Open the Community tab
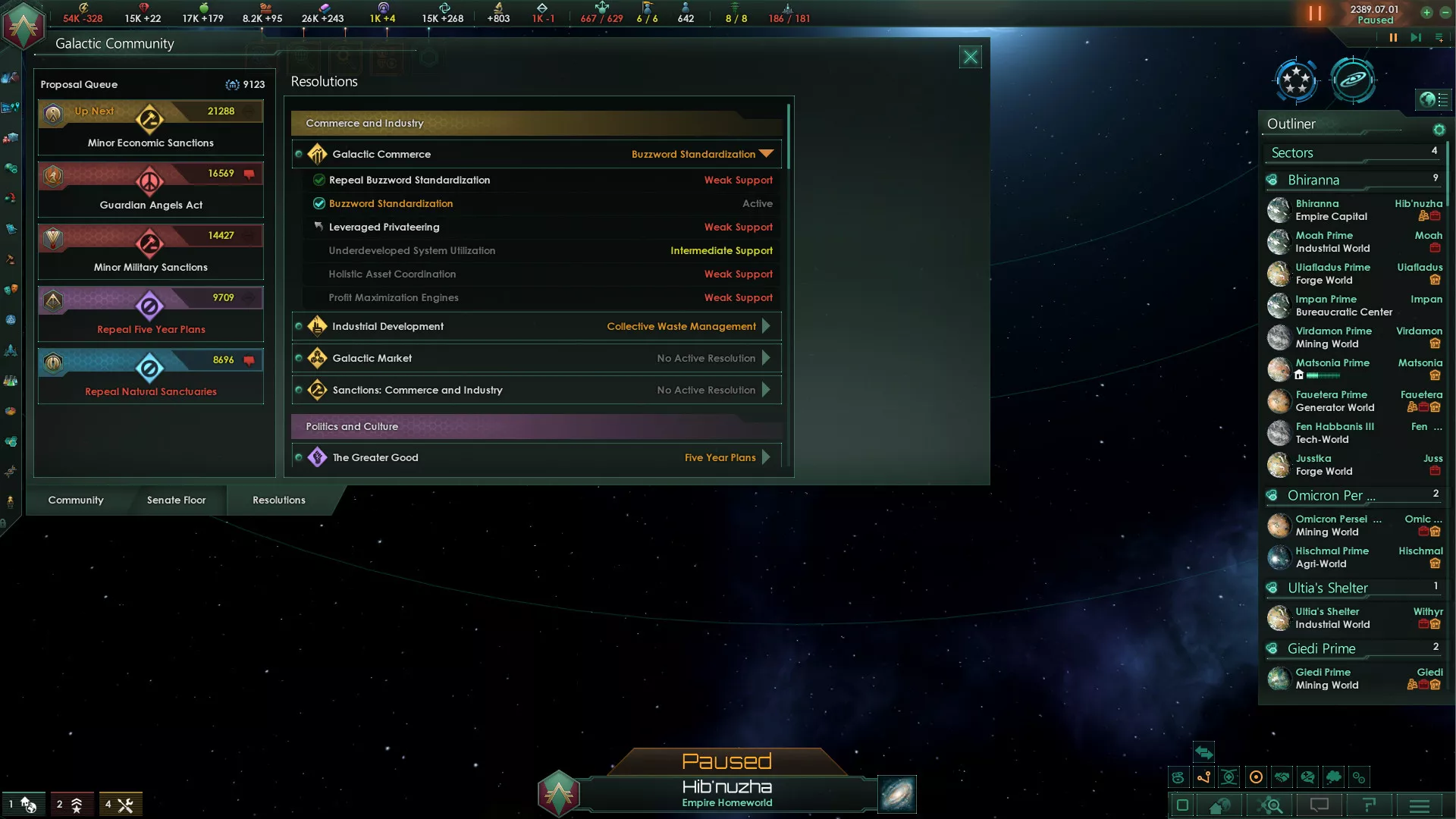 [76, 500]
